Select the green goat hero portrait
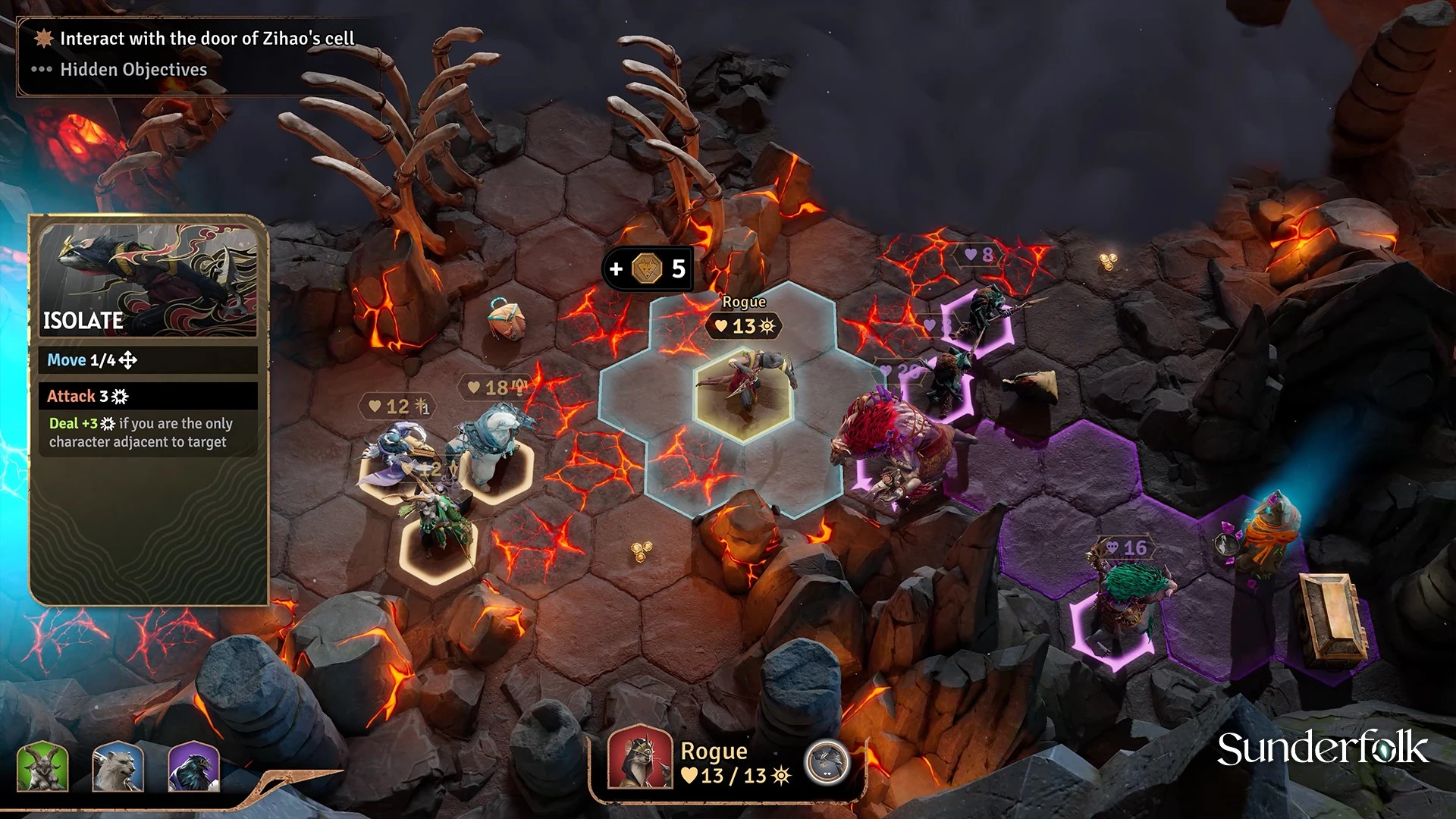 [x=42, y=767]
